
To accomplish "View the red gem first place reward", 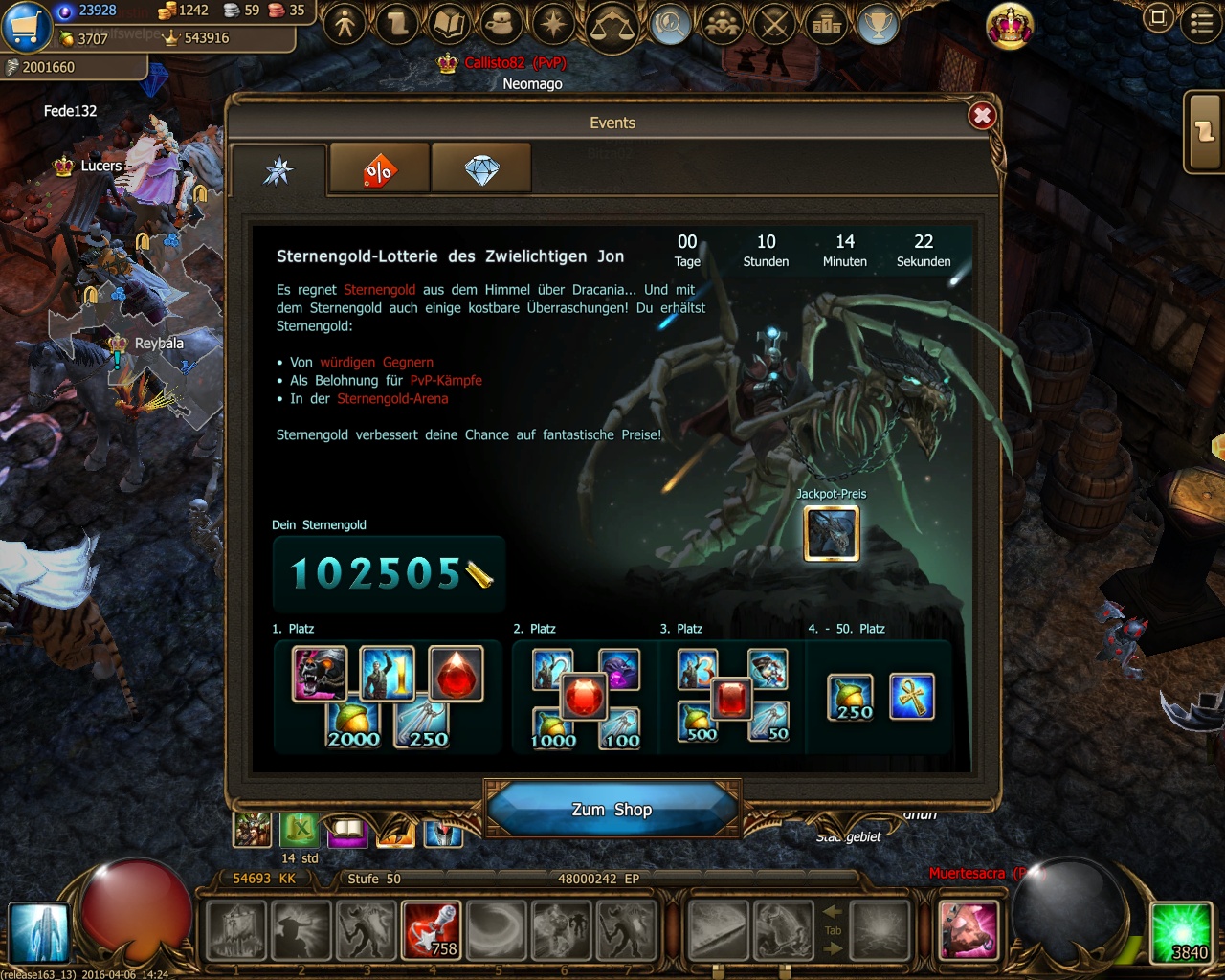I will pos(456,673).
